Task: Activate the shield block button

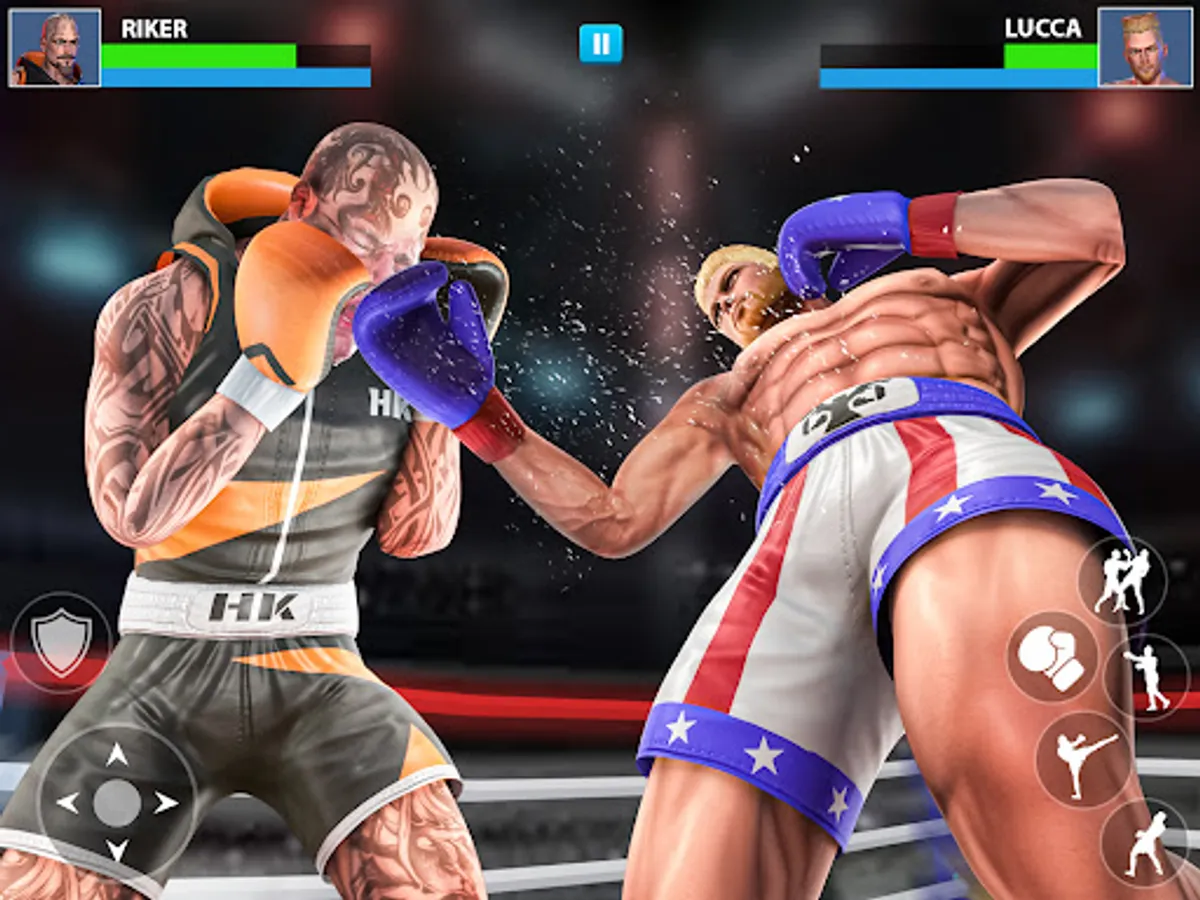Action: click(x=61, y=642)
